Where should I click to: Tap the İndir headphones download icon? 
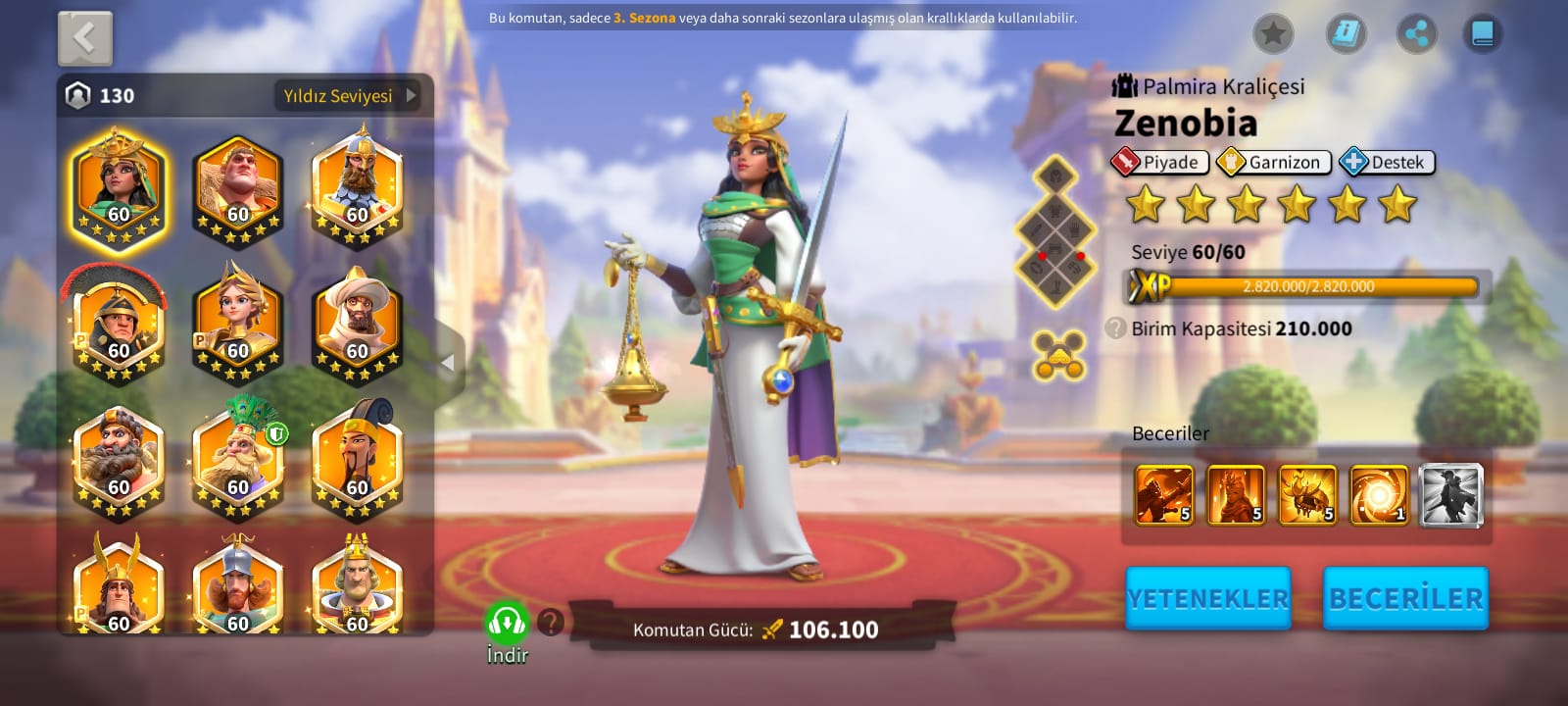(507, 623)
